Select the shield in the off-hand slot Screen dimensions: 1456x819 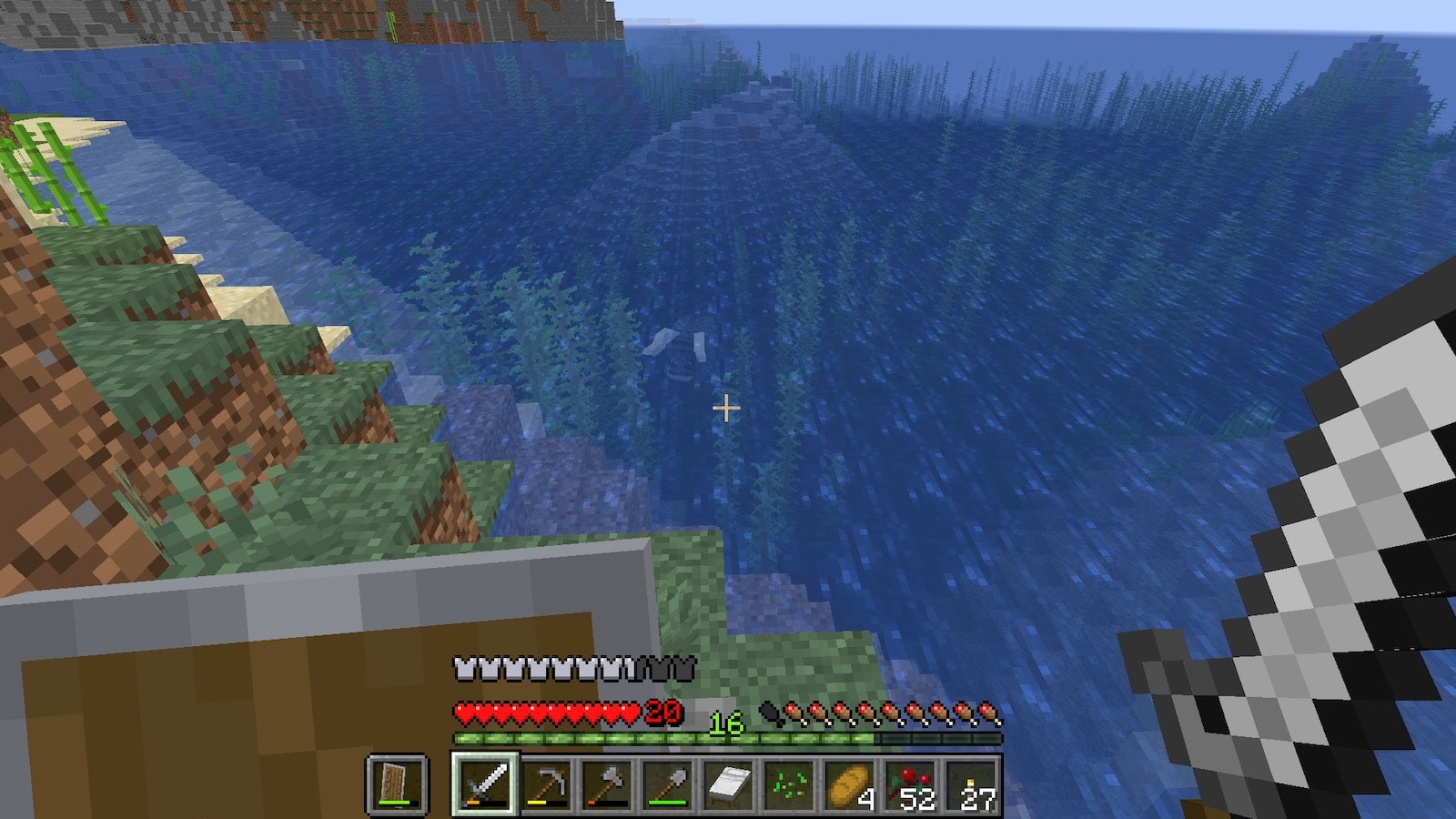(x=397, y=784)
